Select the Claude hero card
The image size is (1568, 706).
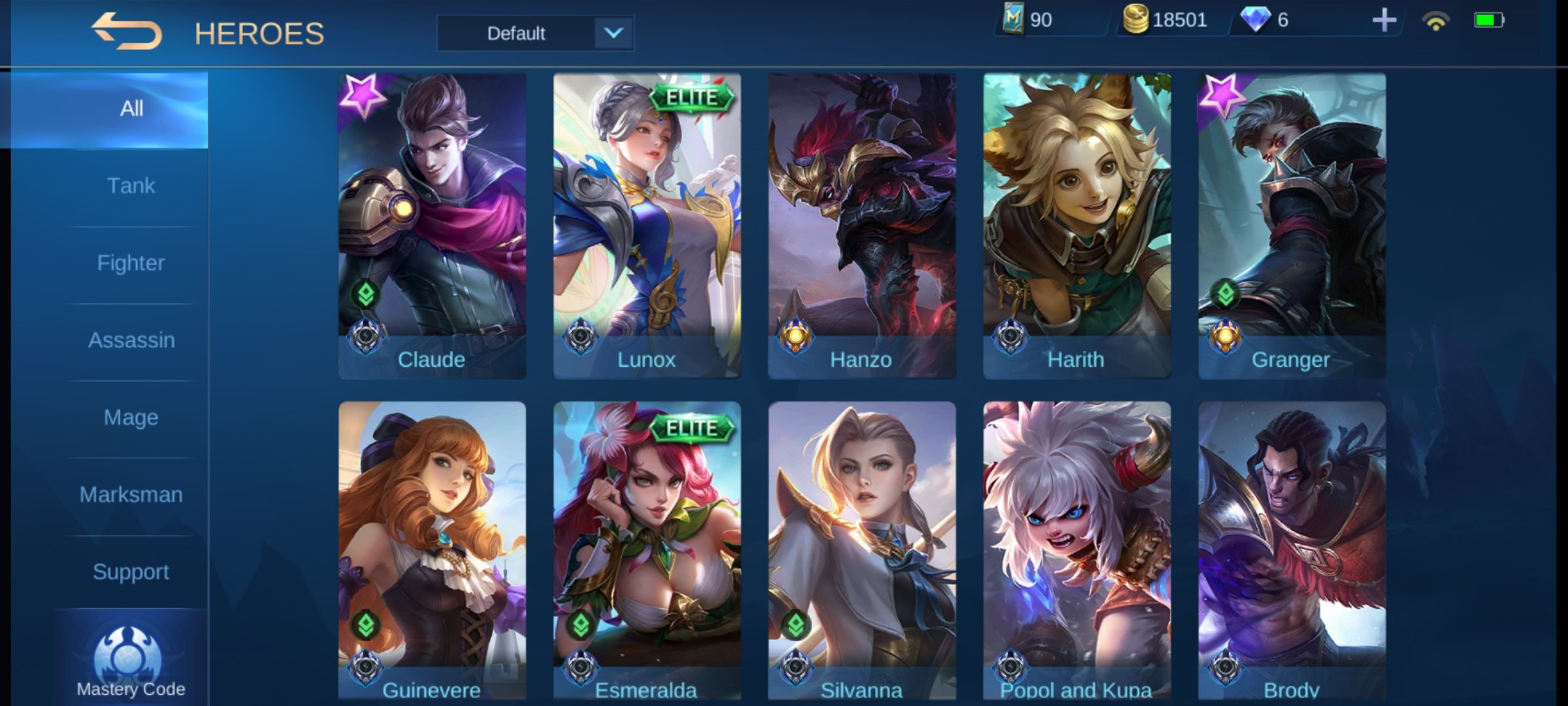(432, 226)
